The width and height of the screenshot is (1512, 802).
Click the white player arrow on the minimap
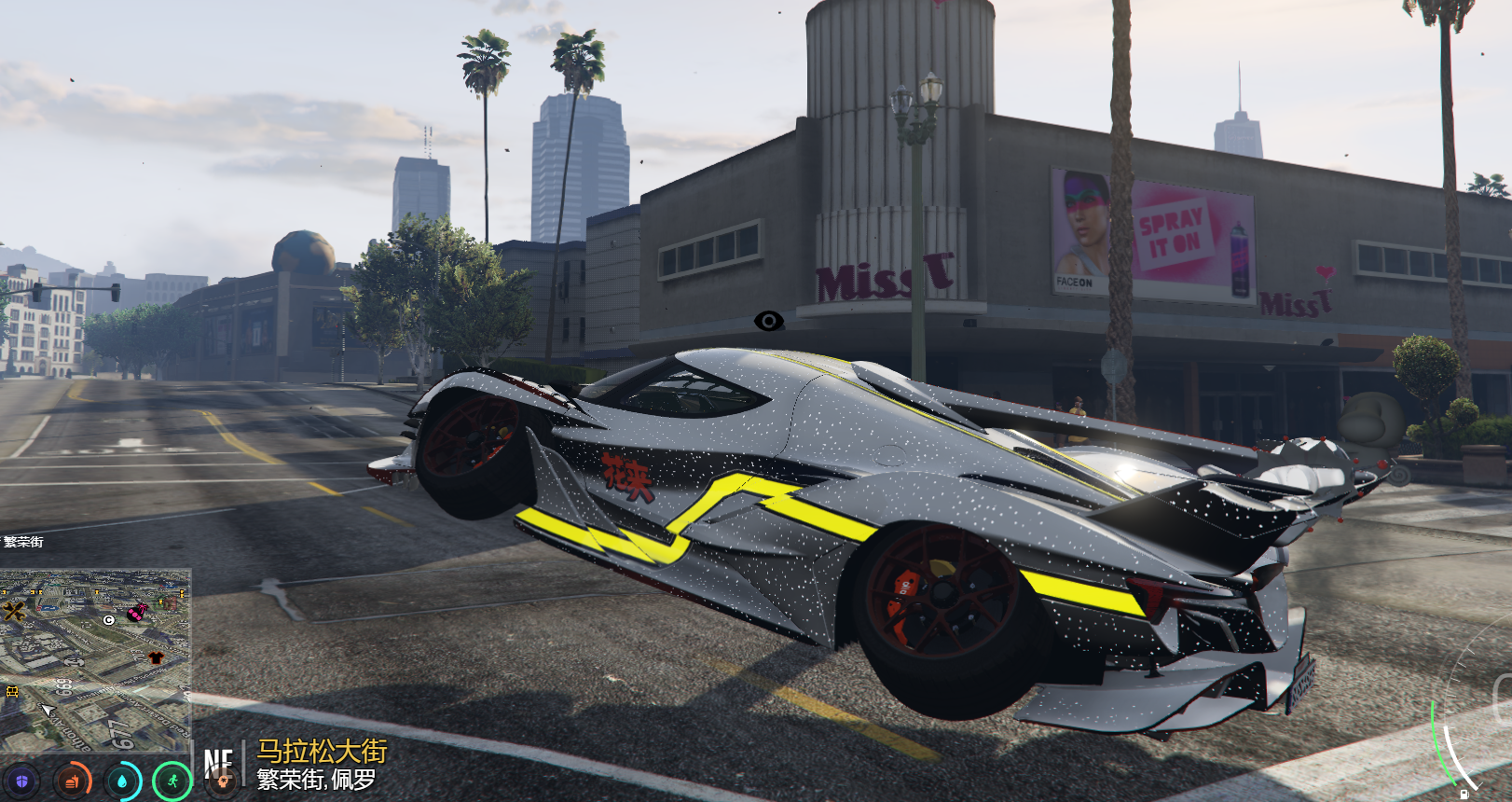[47, 711]
